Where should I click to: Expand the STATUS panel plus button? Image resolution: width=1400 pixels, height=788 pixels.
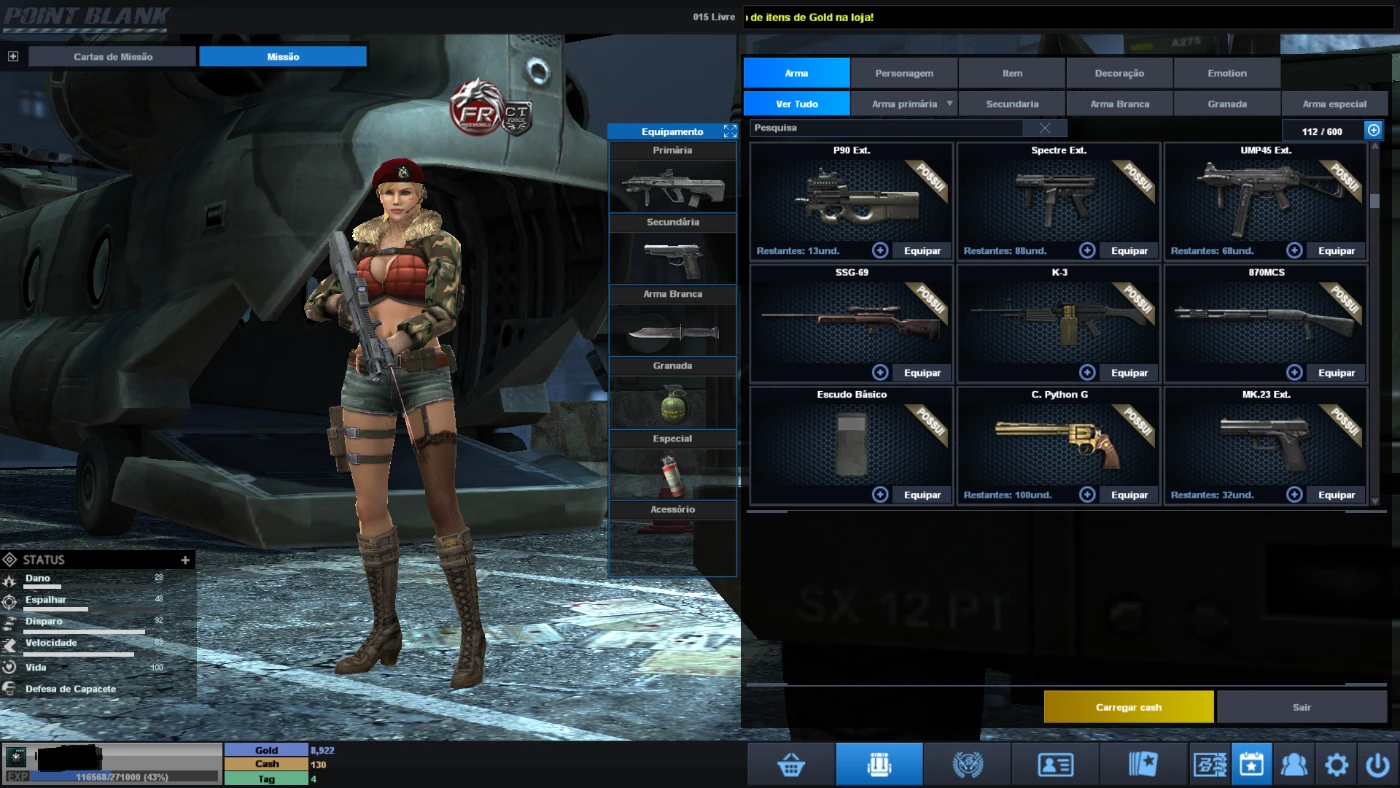[x=185, y=560]
